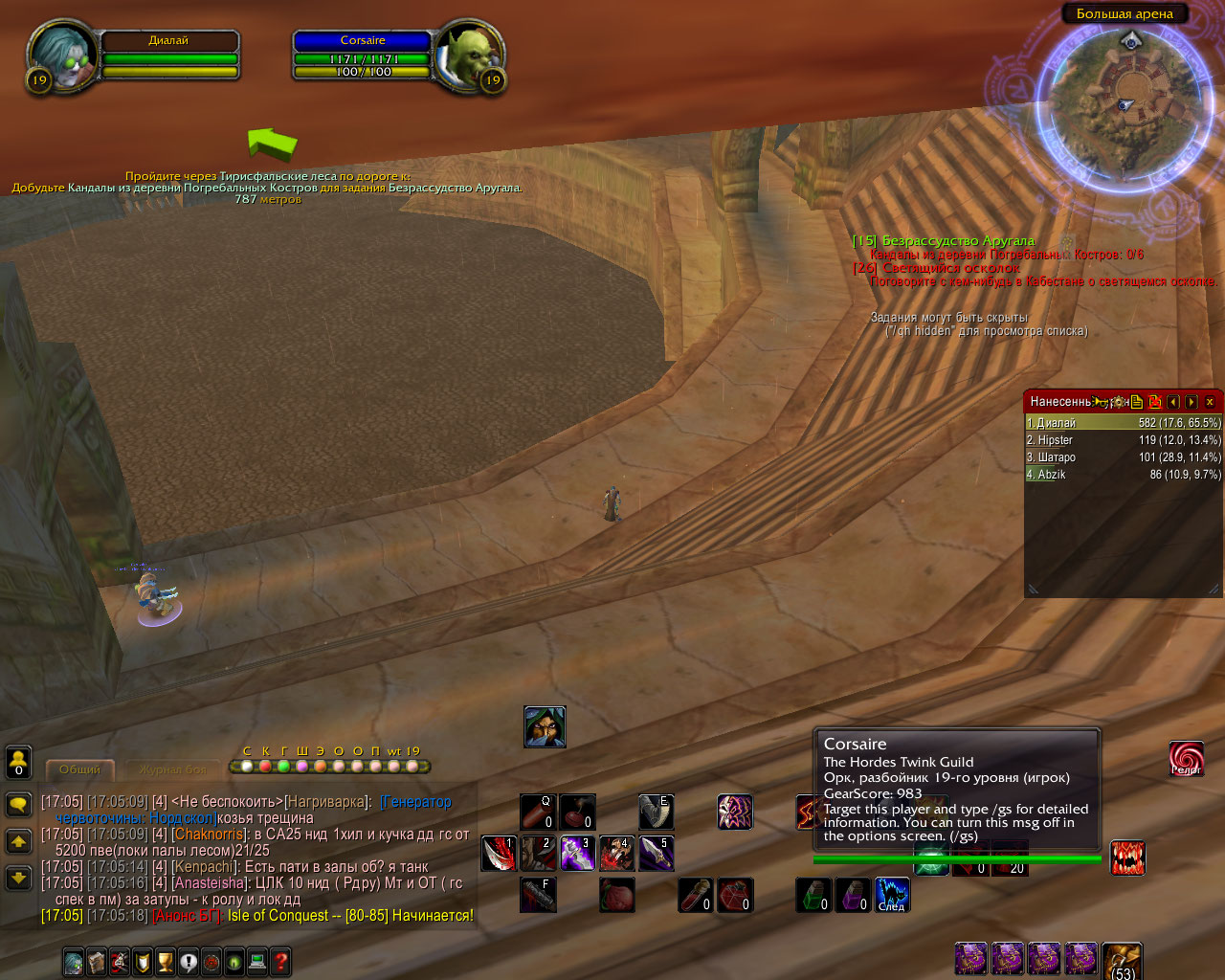Switch to the Общий chat tab

coord(80,769)
